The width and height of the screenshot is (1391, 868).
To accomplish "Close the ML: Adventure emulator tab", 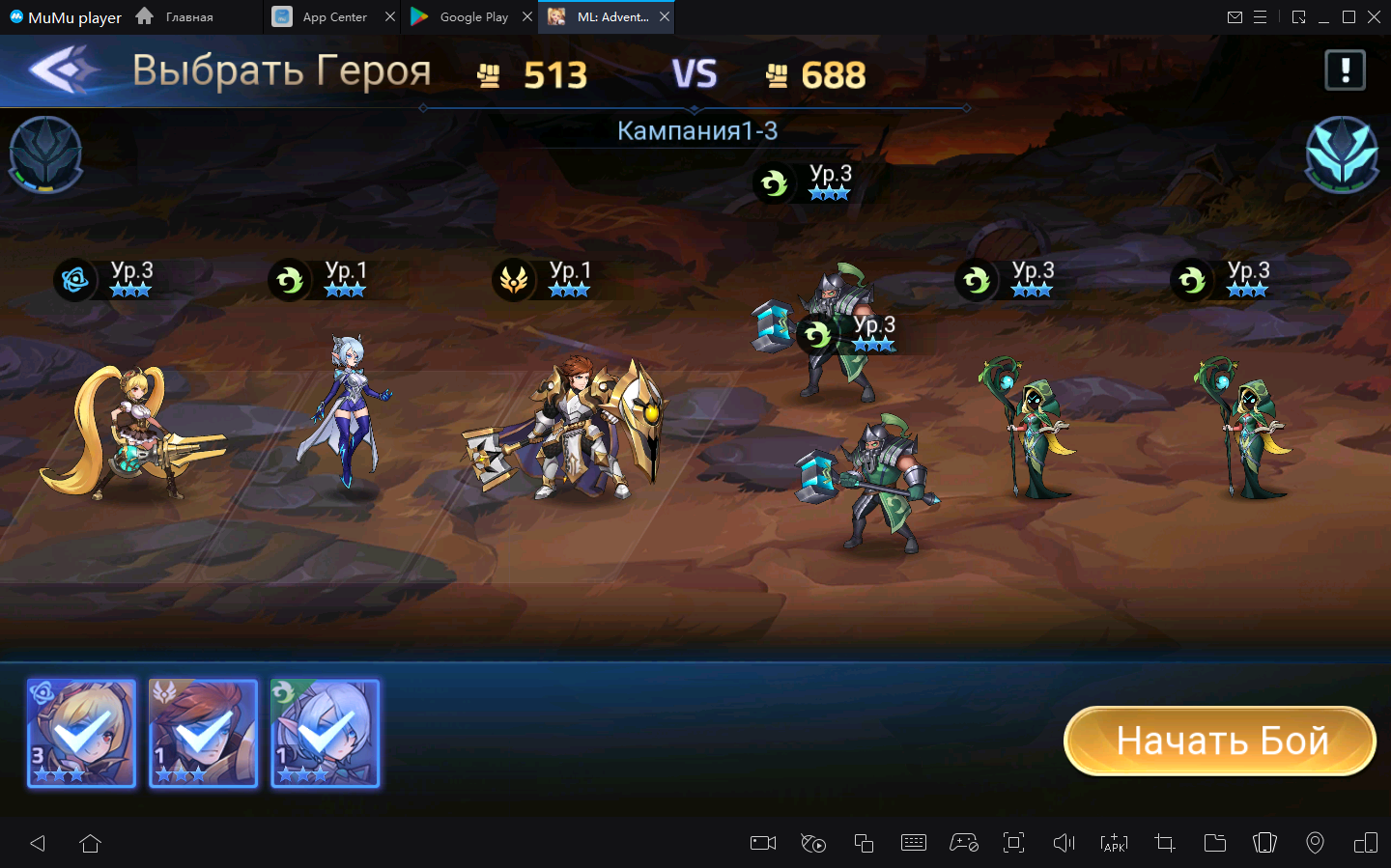I will click(665, 17).
